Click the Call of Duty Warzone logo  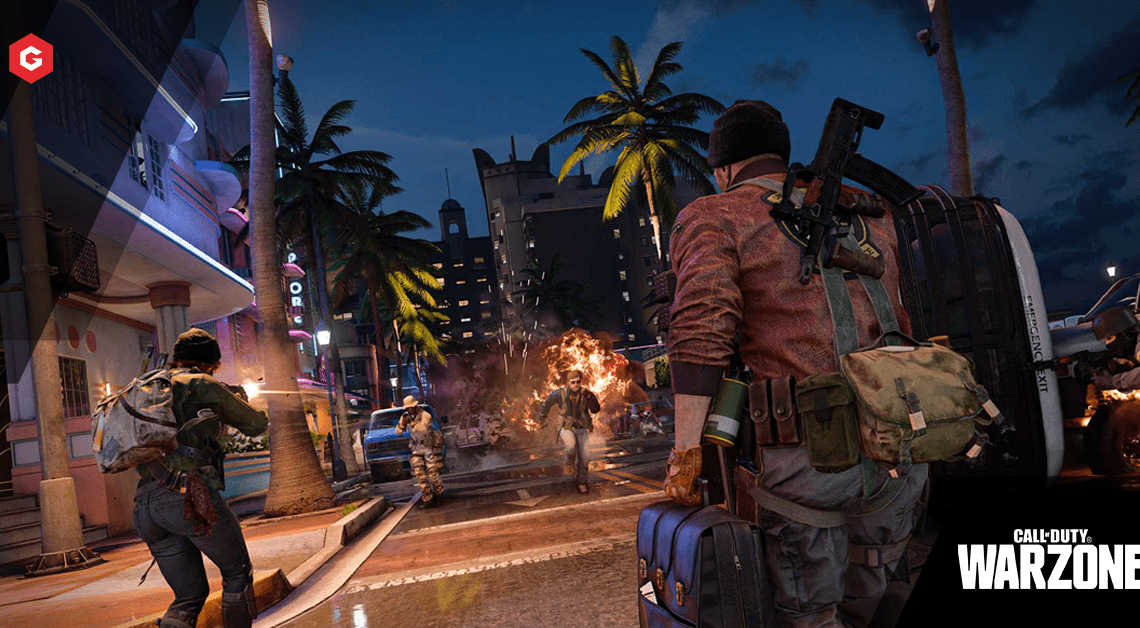coord(1048,560)
